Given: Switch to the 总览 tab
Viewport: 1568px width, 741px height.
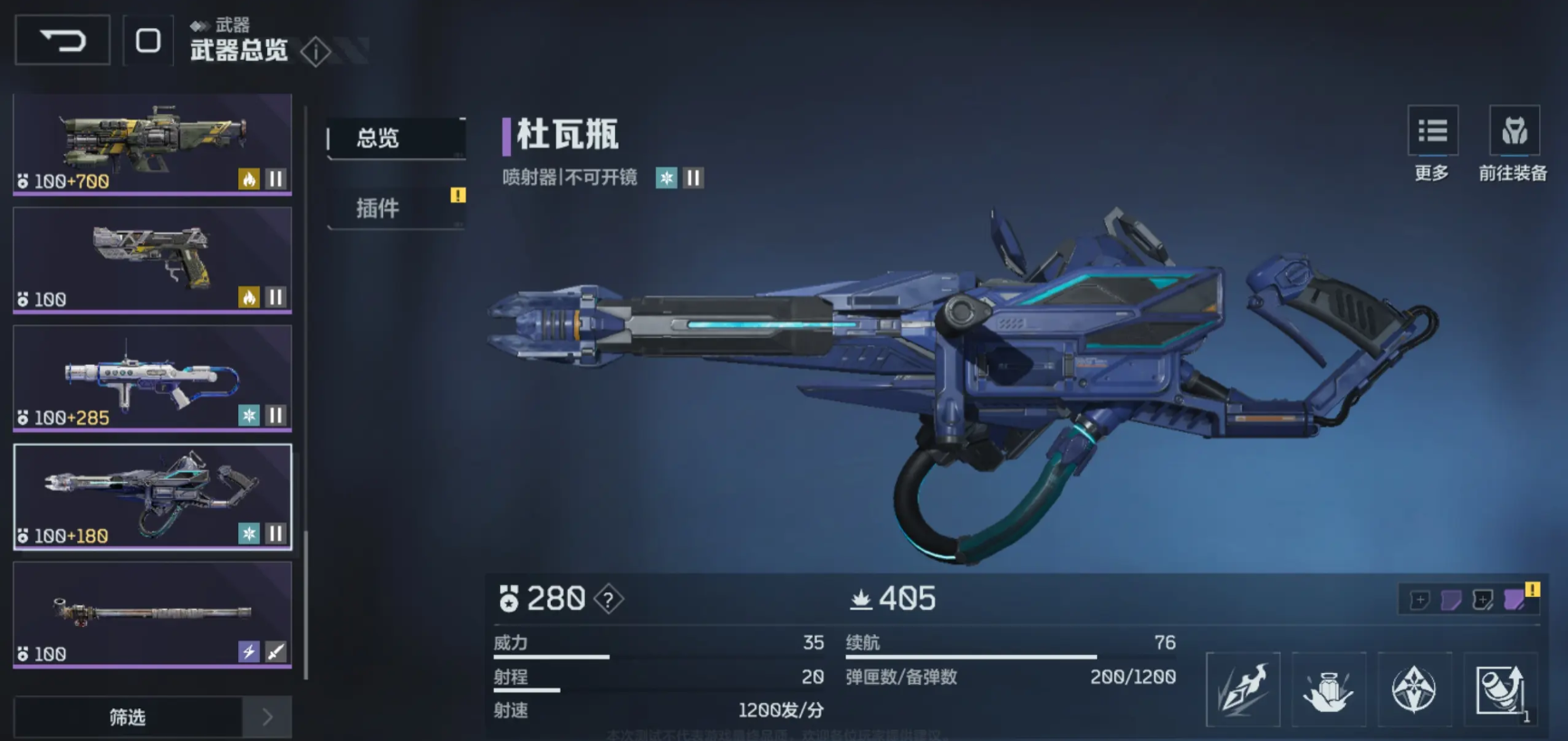Looking at the screenshot, I should 395,139.
